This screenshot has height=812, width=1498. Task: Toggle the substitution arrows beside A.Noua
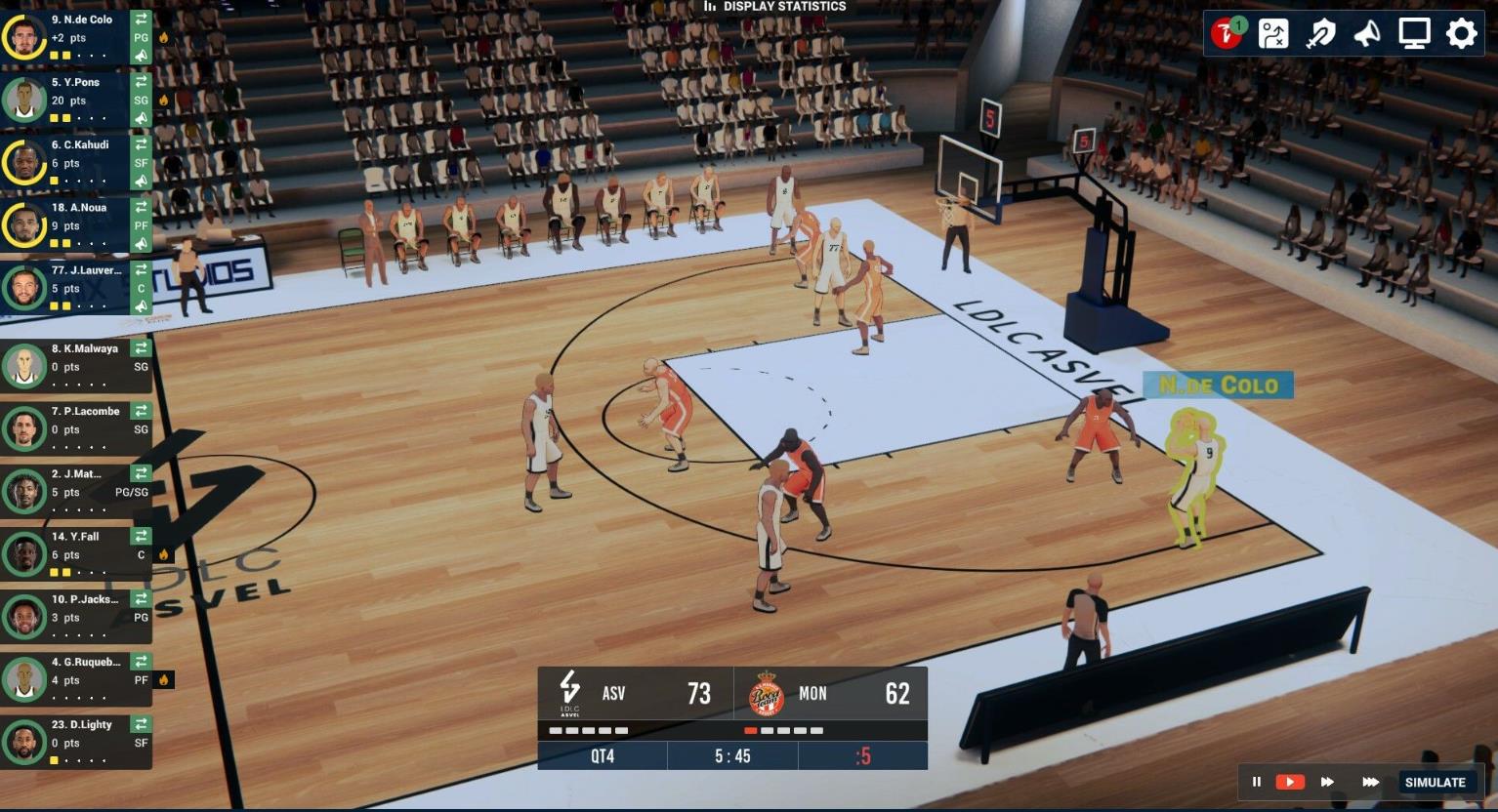point(141,206)
